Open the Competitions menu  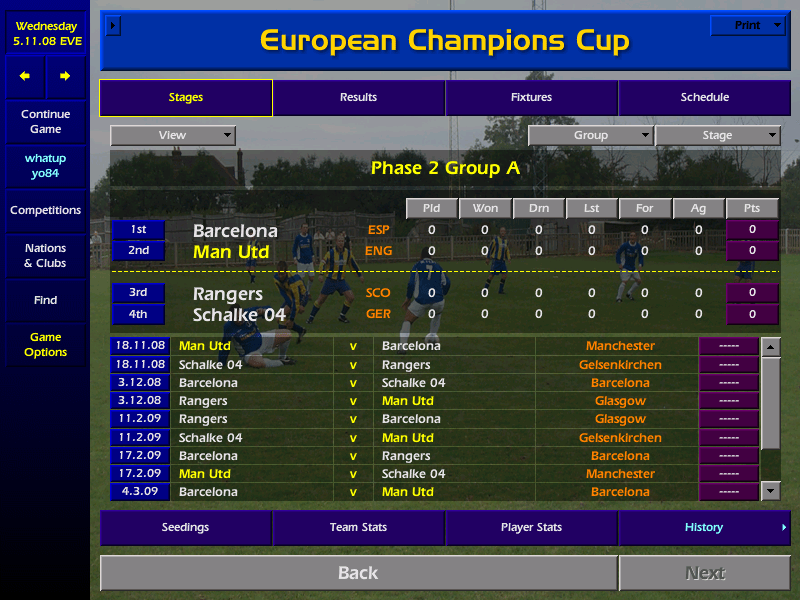pyautogui.click(x=45, y=210)
